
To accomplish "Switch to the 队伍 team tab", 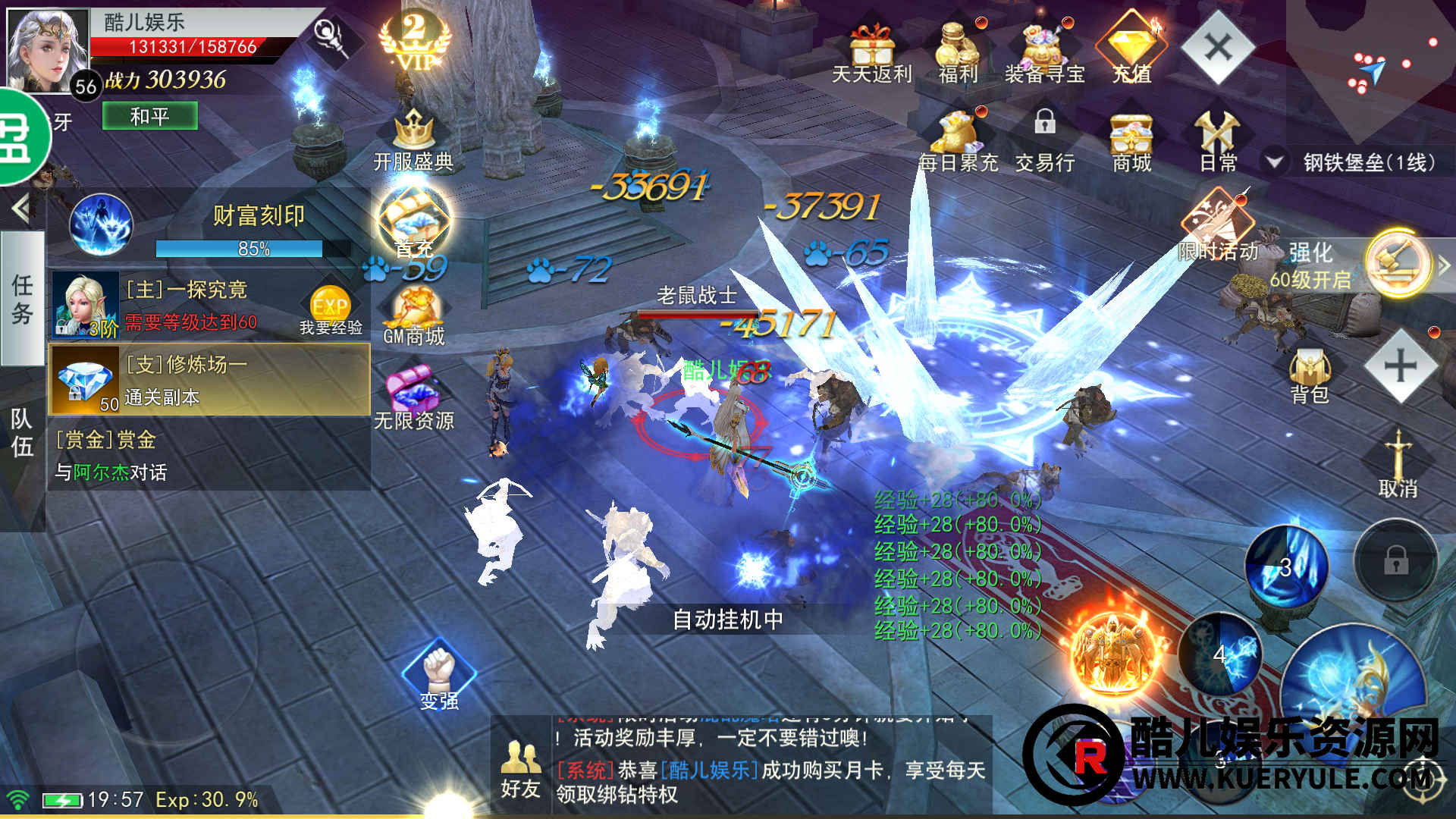I will [x=21, y=433].
